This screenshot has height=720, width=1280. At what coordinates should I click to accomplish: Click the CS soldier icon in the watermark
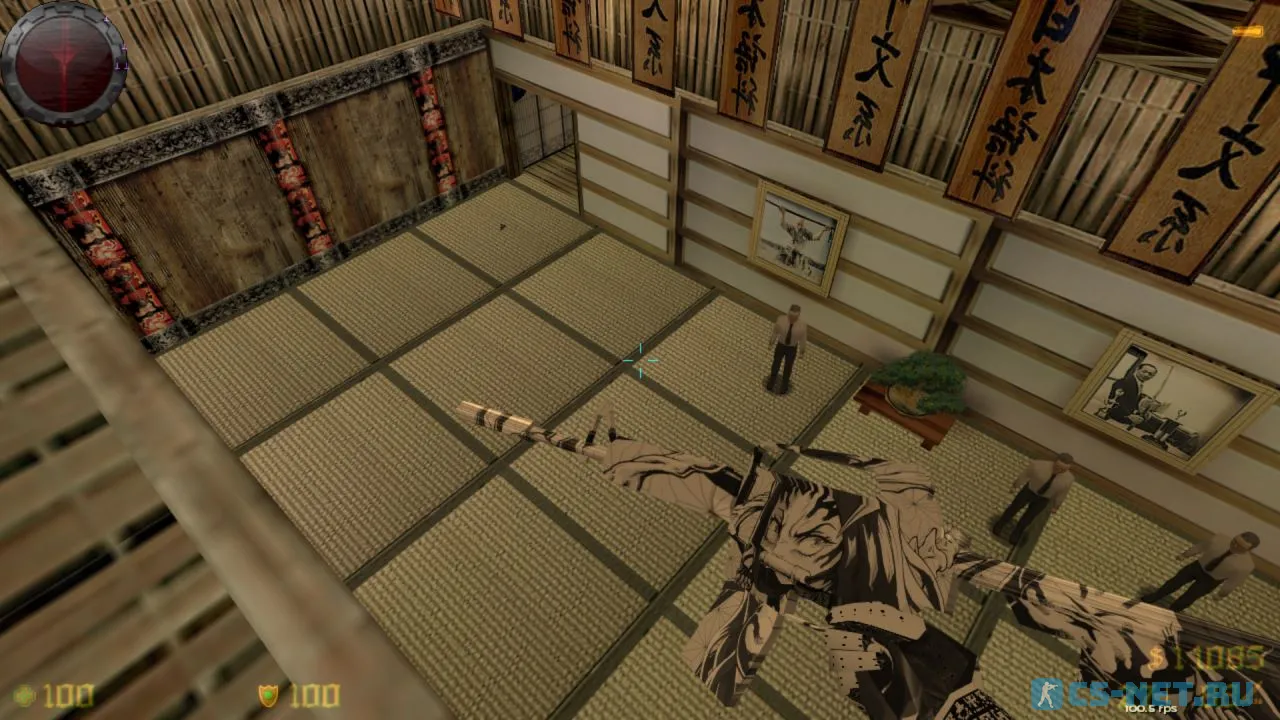tap(1050, 691)
